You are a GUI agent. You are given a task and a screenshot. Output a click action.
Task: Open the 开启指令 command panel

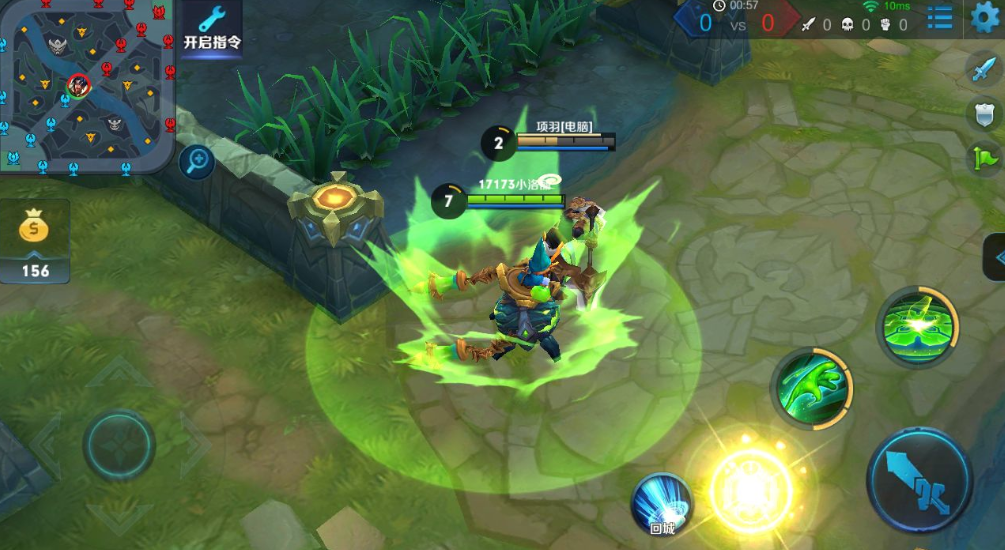pos(212,28)
